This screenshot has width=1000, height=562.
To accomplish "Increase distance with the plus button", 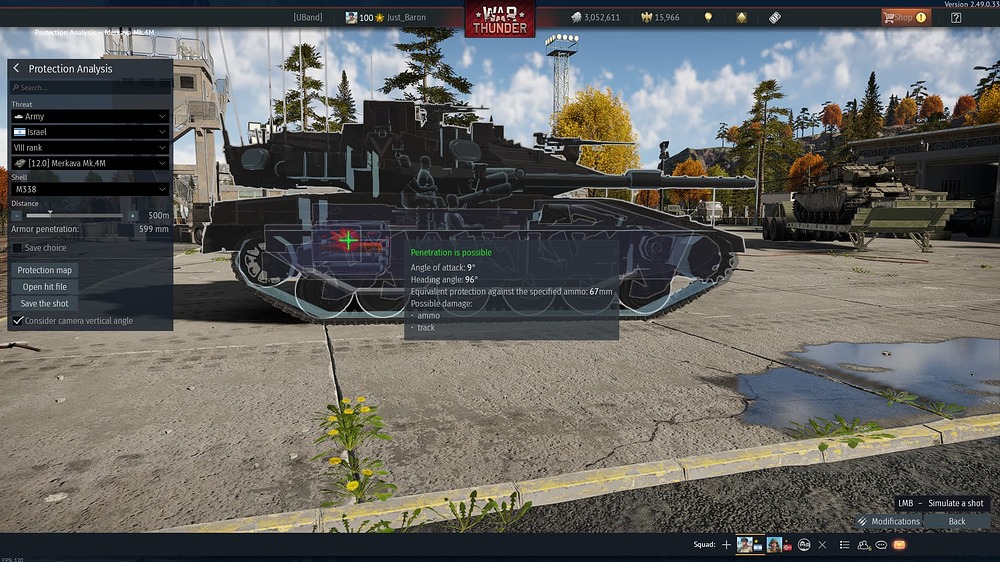I will (133, 215).
